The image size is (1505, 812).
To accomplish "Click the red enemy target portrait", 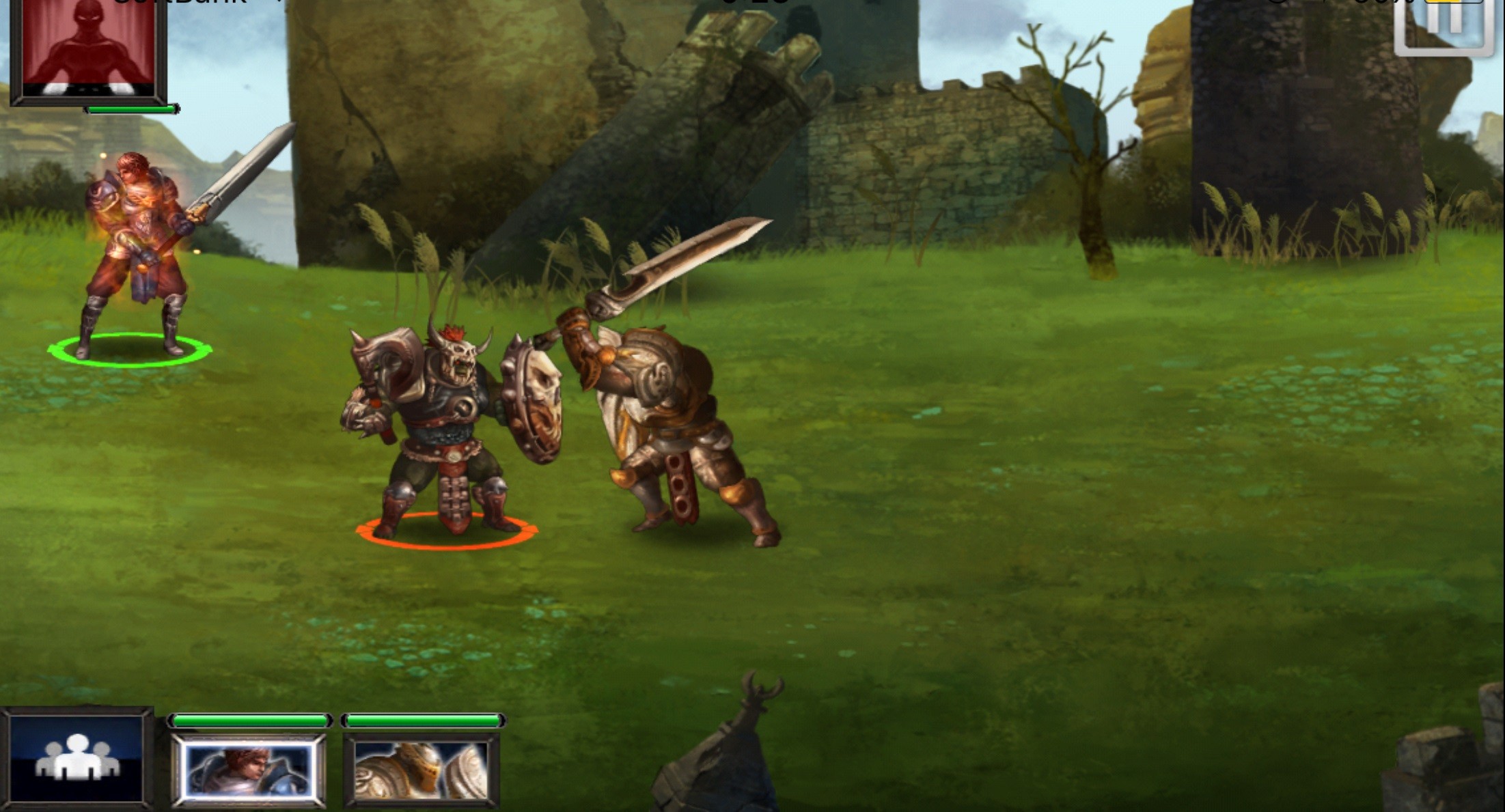I will pos(88,48).
